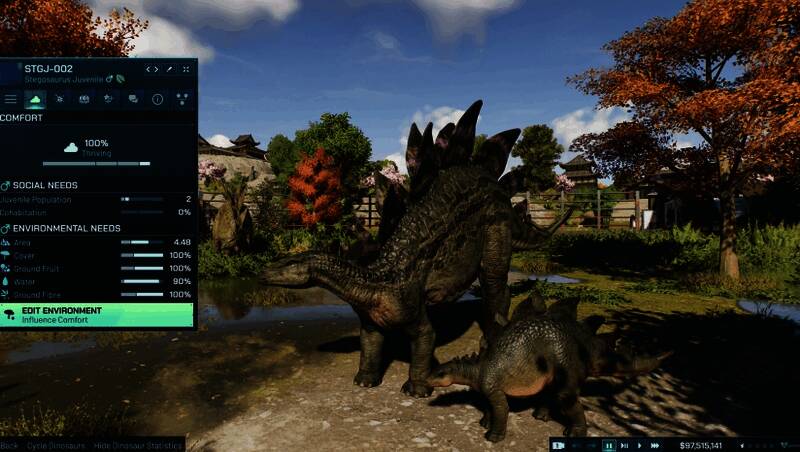The height and width of the screenshot is (452, 800).
Task: Set game speed to normal play
Action: pos(639,445)
